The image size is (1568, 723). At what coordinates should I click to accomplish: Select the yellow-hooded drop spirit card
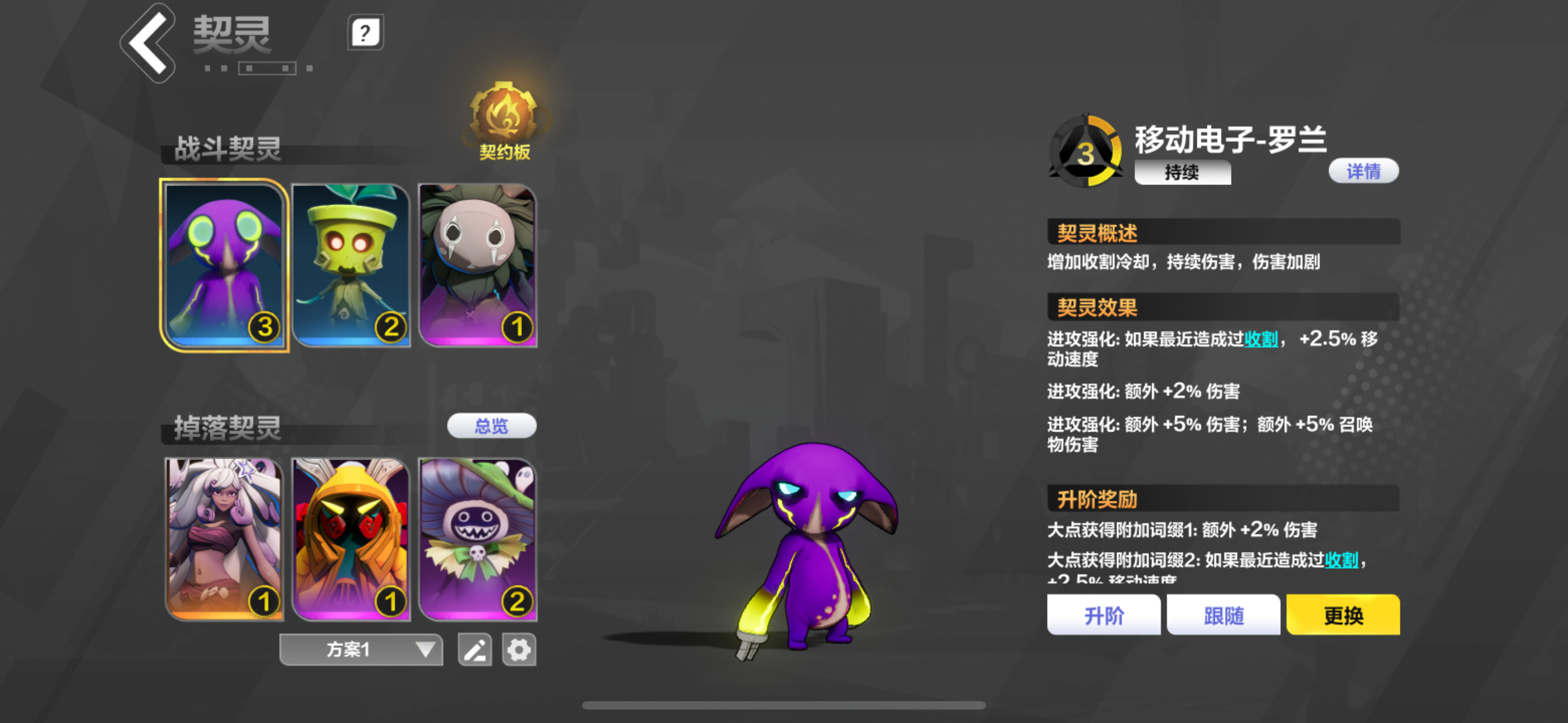click(x=351, y=539)
